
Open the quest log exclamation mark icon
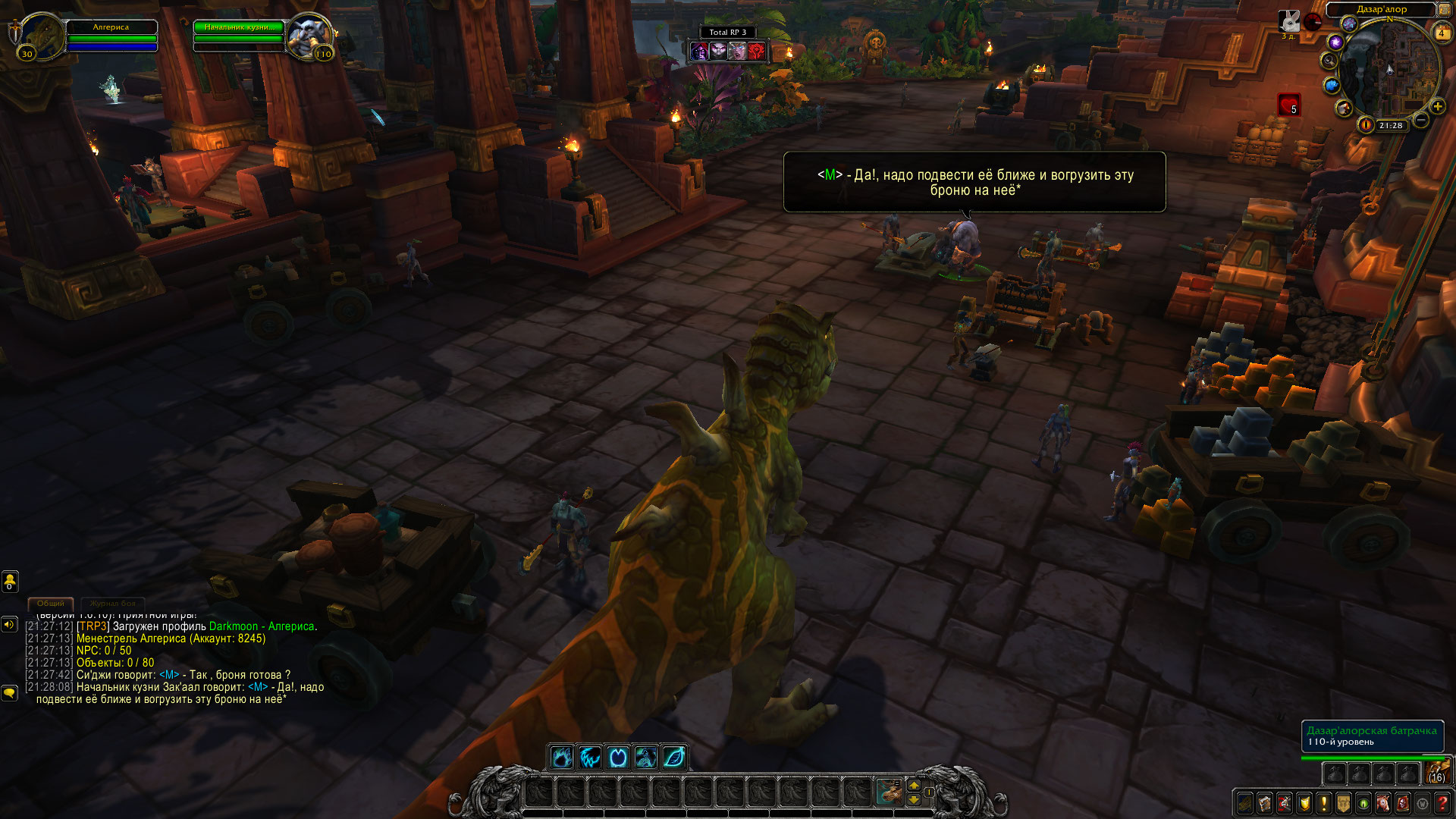click(x=1324, y=803)
